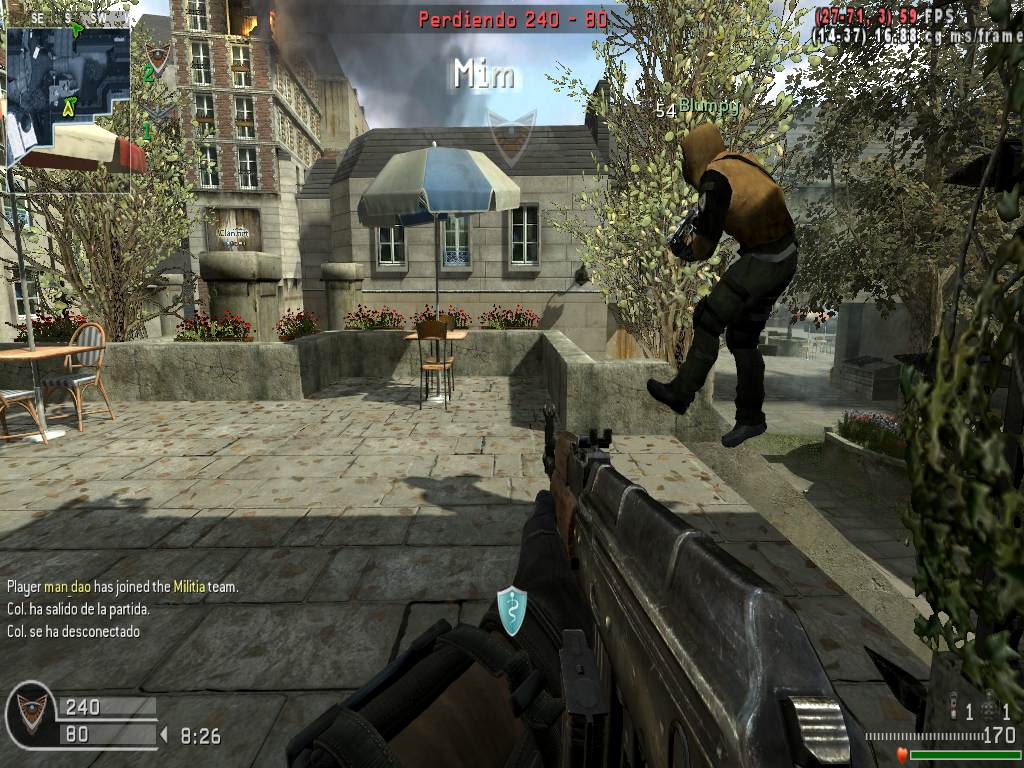Click the teal medic shield icon
Screen dimensions: 1024x768
click(511, 610)
